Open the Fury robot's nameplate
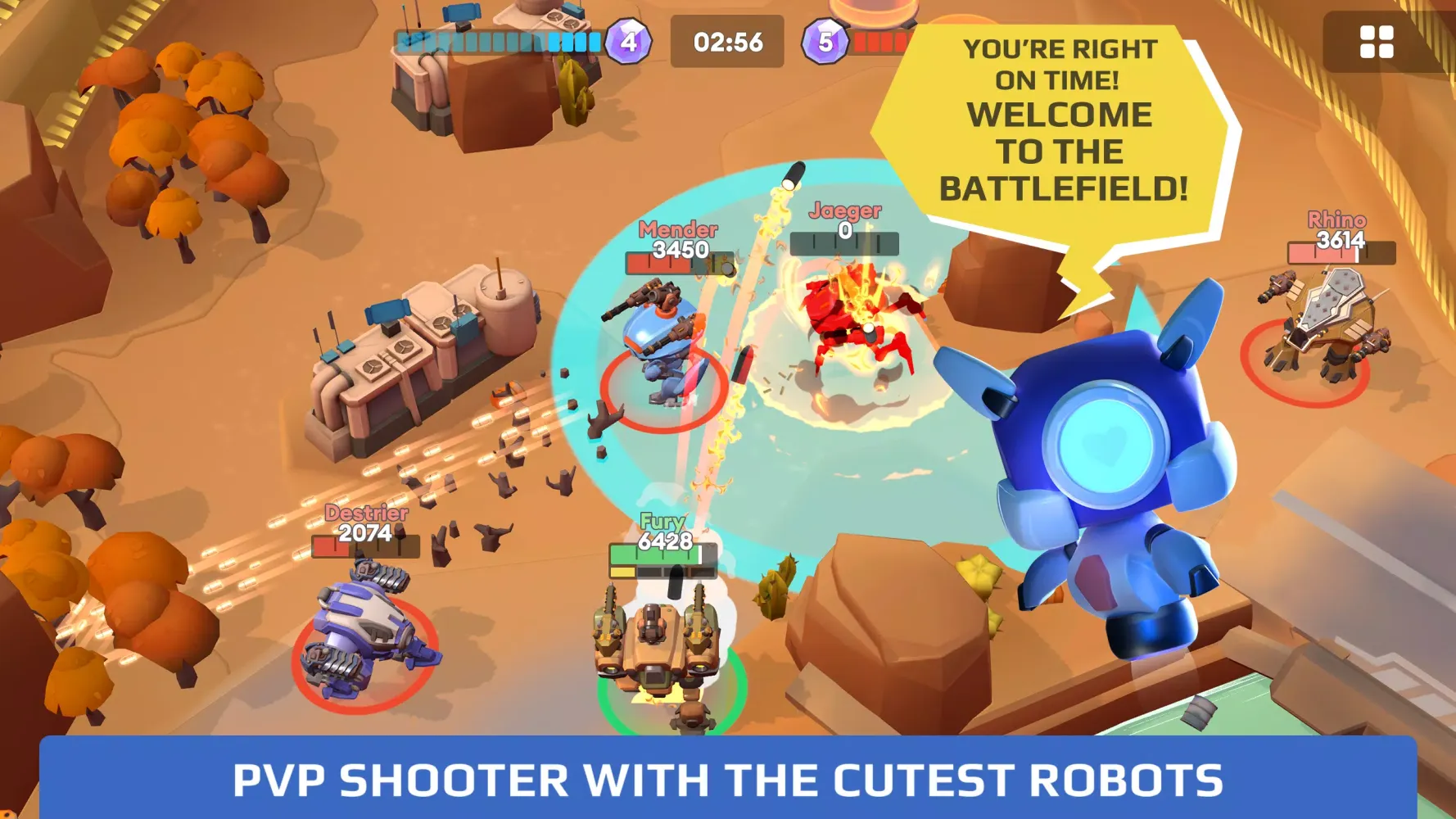 click(x=665, y=531)
